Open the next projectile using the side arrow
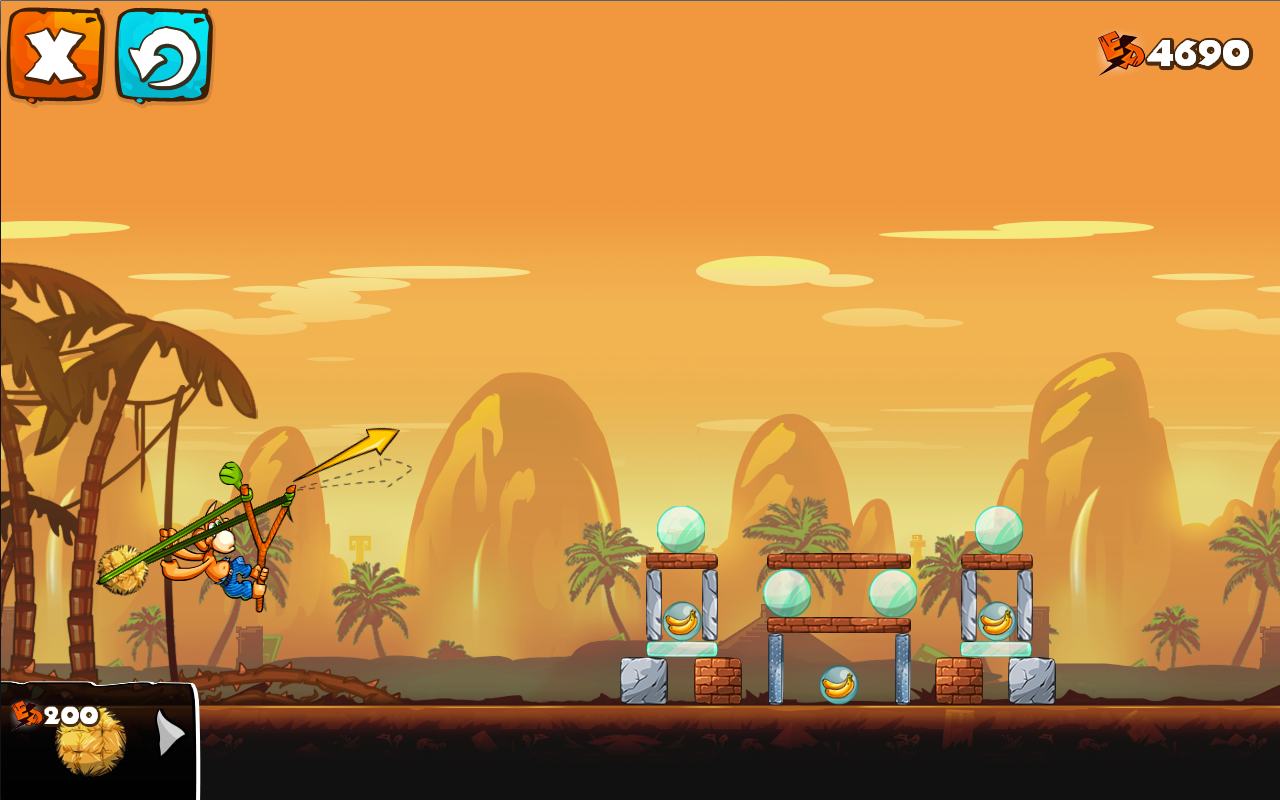This screenshot has height=800, width=1280. pos(171,733)
